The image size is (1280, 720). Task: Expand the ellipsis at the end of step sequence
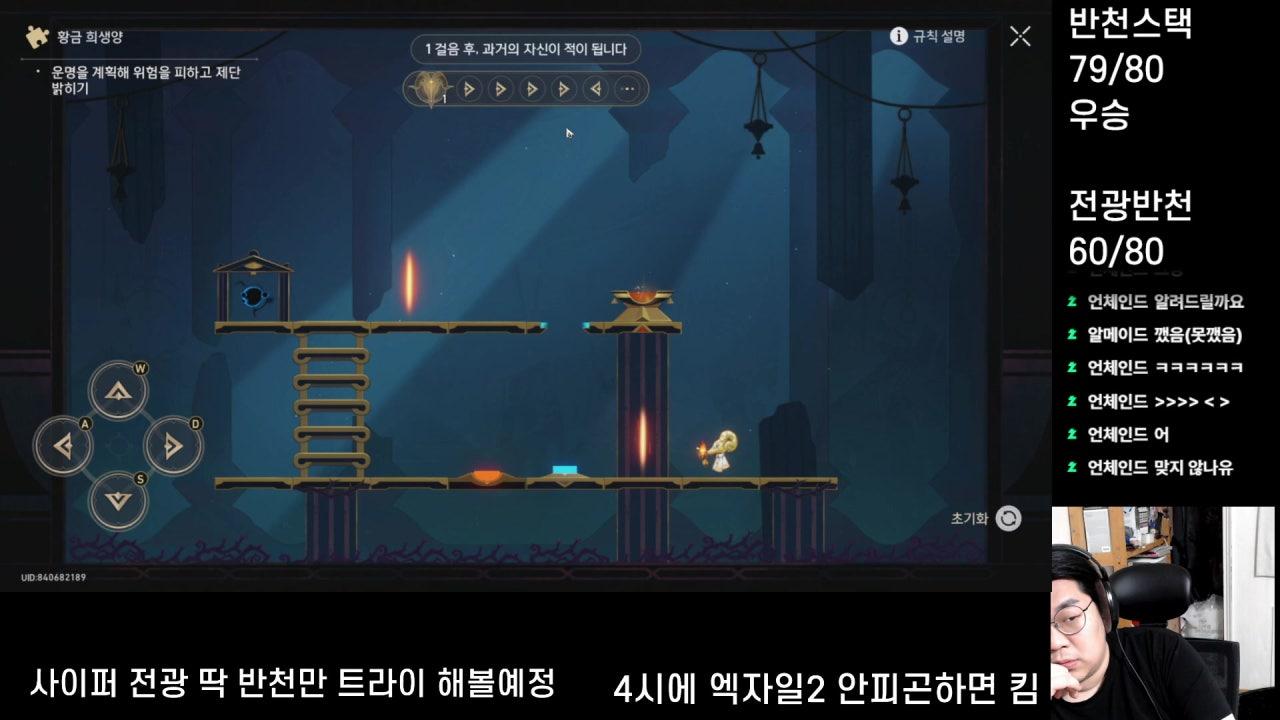[627, 89]
